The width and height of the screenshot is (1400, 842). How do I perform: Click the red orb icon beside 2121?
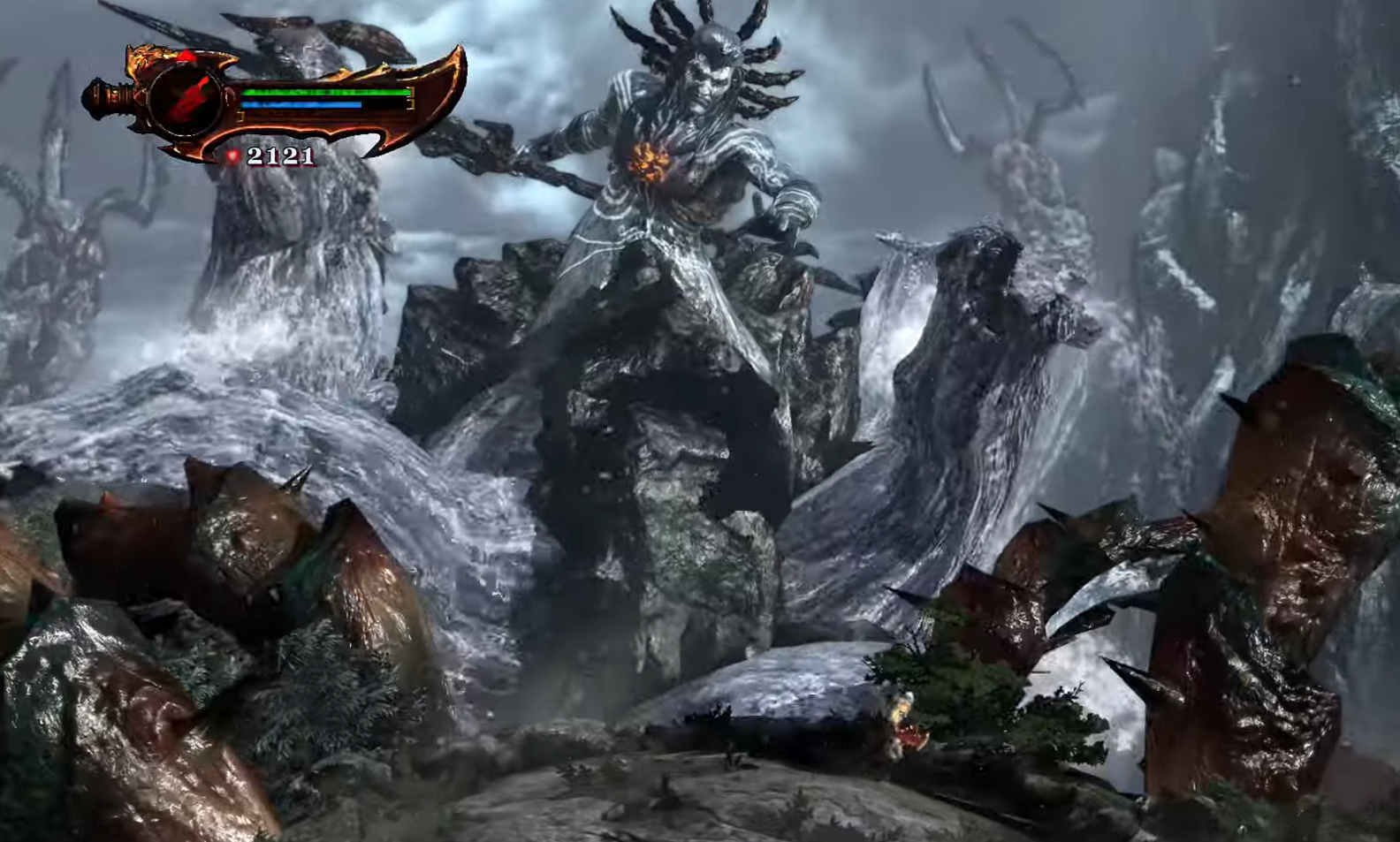(x=233, y=155)
